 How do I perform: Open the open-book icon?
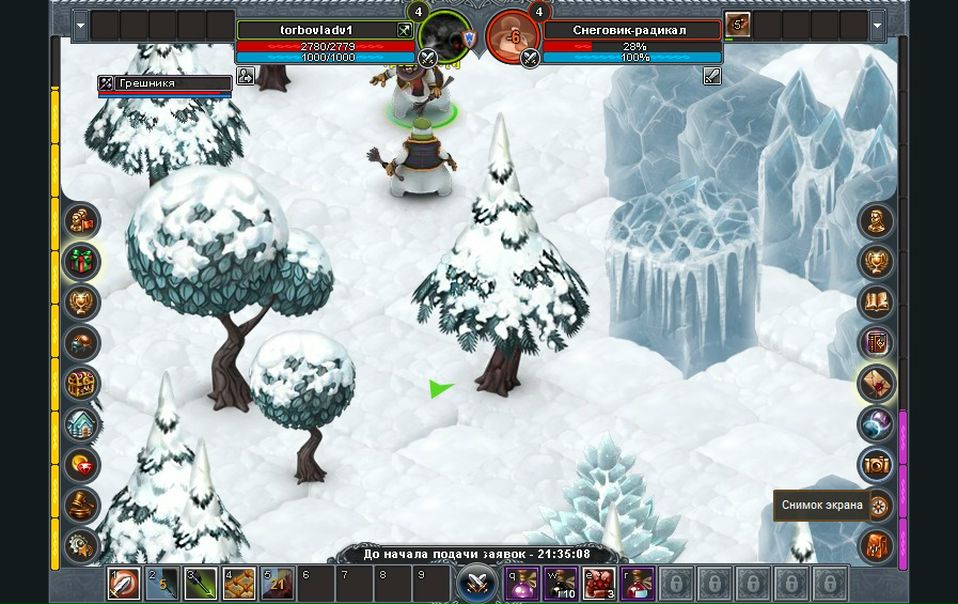click(x=876, y=302)
